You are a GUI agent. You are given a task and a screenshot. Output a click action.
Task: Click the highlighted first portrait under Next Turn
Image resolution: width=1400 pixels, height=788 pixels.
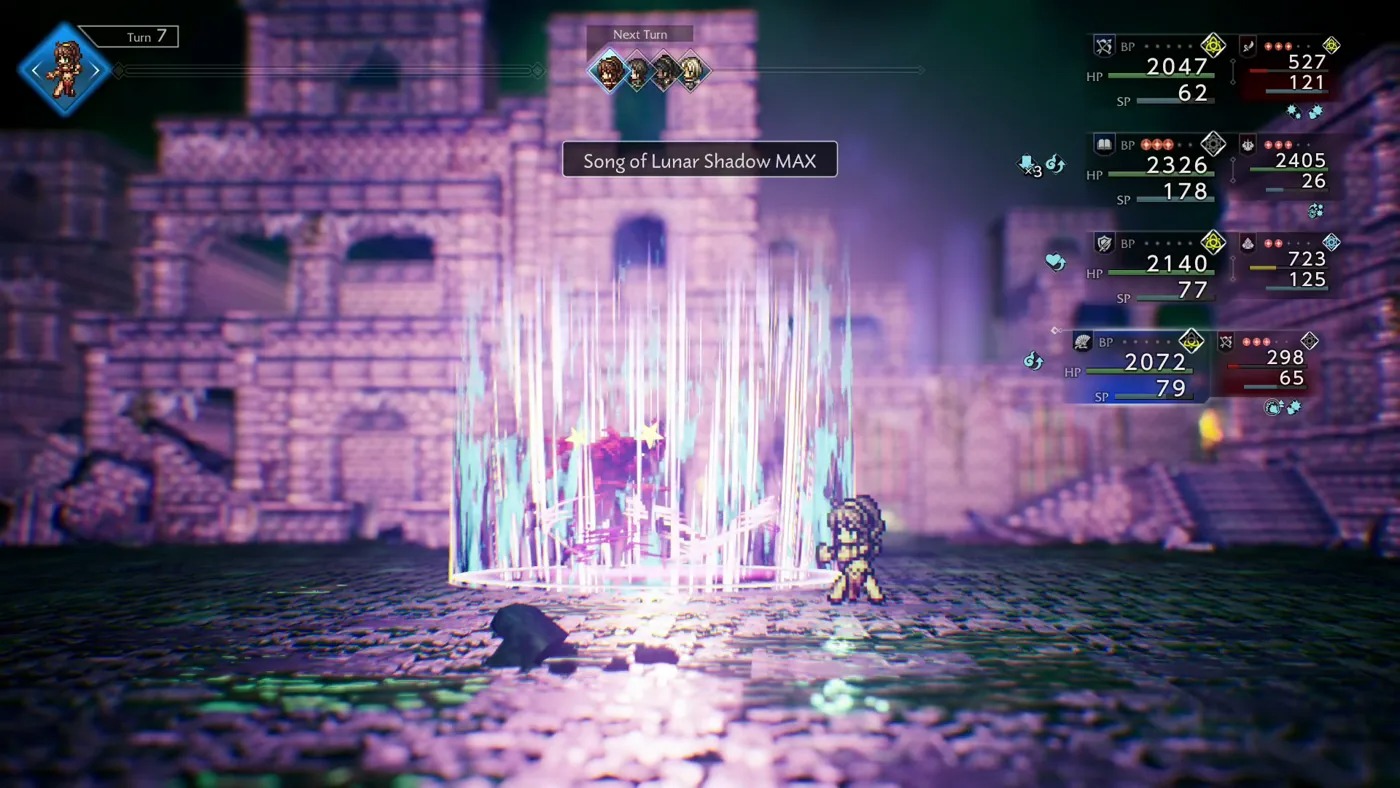(x=607, y=71)
